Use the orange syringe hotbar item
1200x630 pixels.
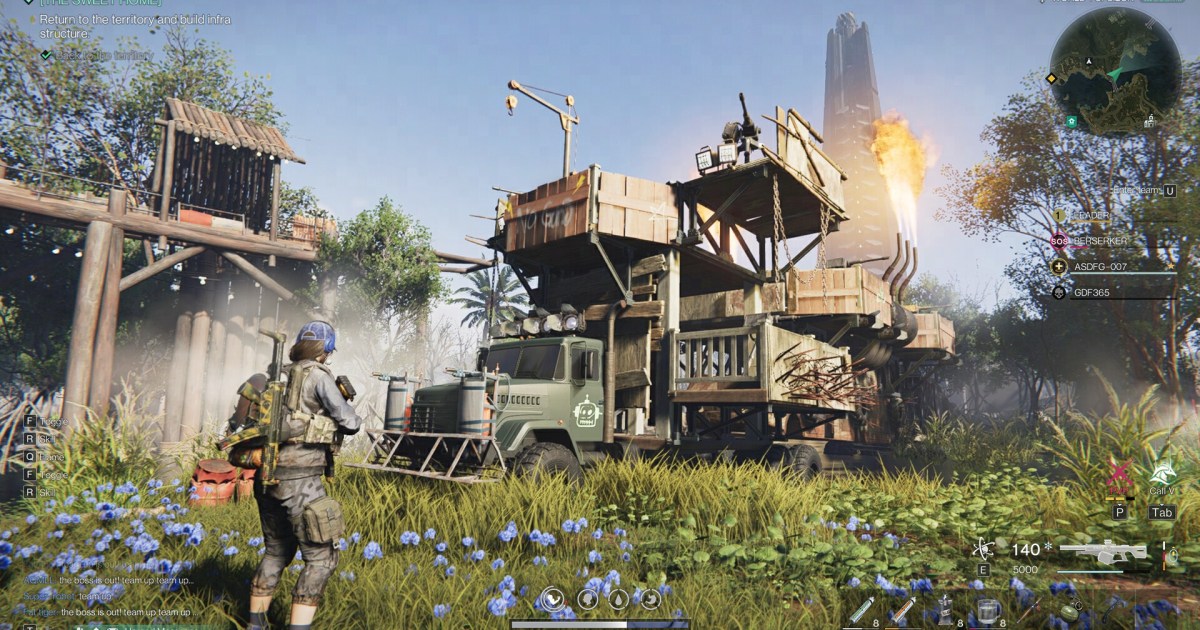point(902,609)
